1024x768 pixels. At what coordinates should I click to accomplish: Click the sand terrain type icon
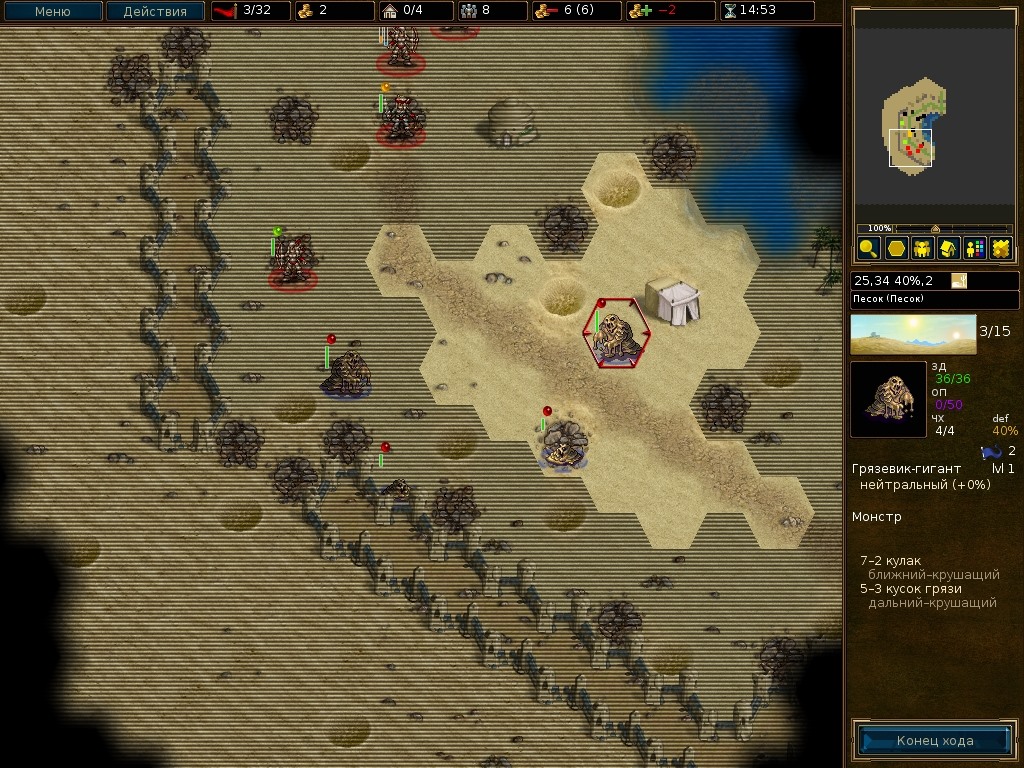point(959,281)
